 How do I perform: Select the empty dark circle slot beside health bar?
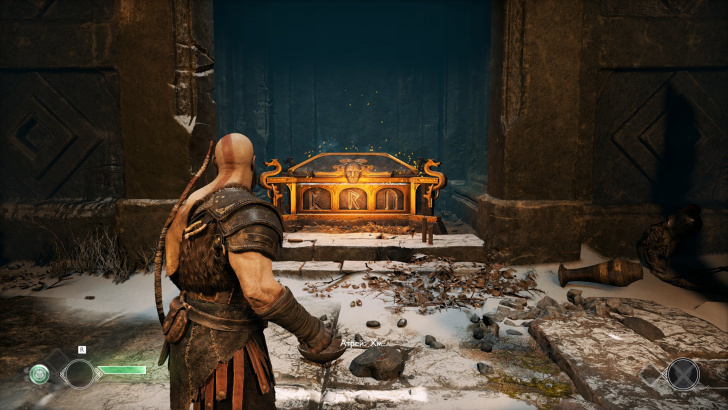click(79, 374)
